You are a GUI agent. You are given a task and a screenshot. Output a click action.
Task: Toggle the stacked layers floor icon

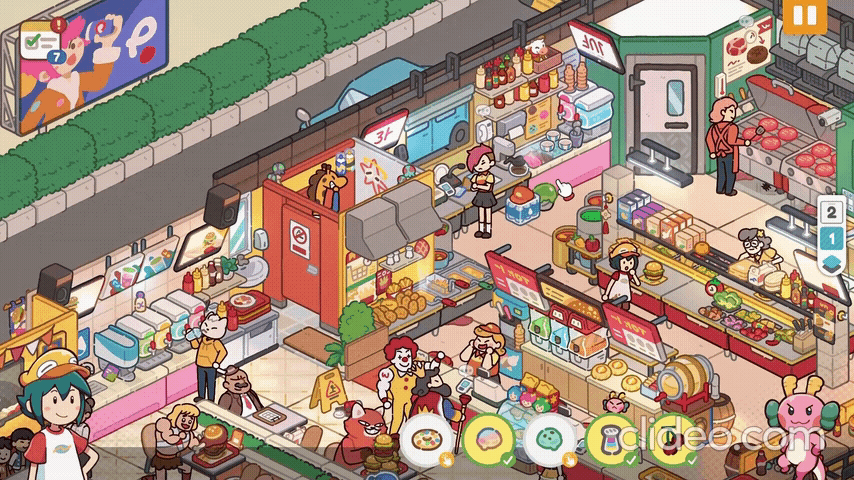(831, 263)
